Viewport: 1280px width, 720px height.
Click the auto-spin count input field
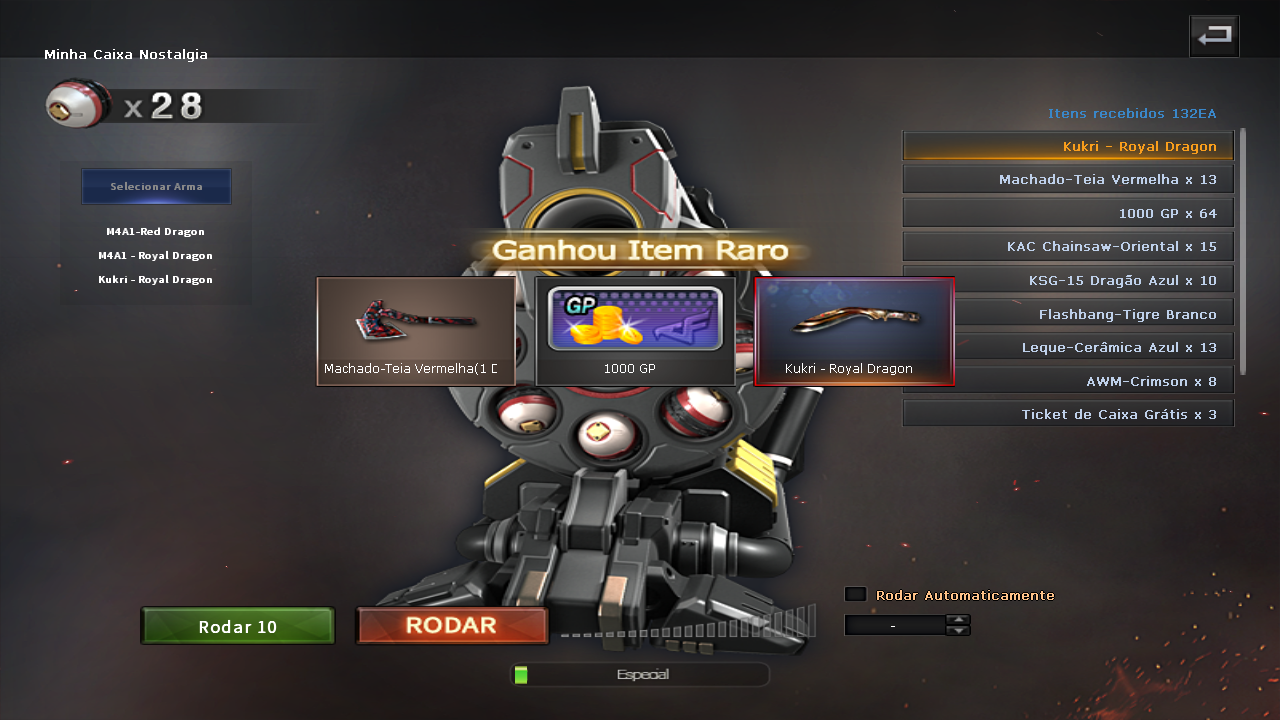point(894,625)
